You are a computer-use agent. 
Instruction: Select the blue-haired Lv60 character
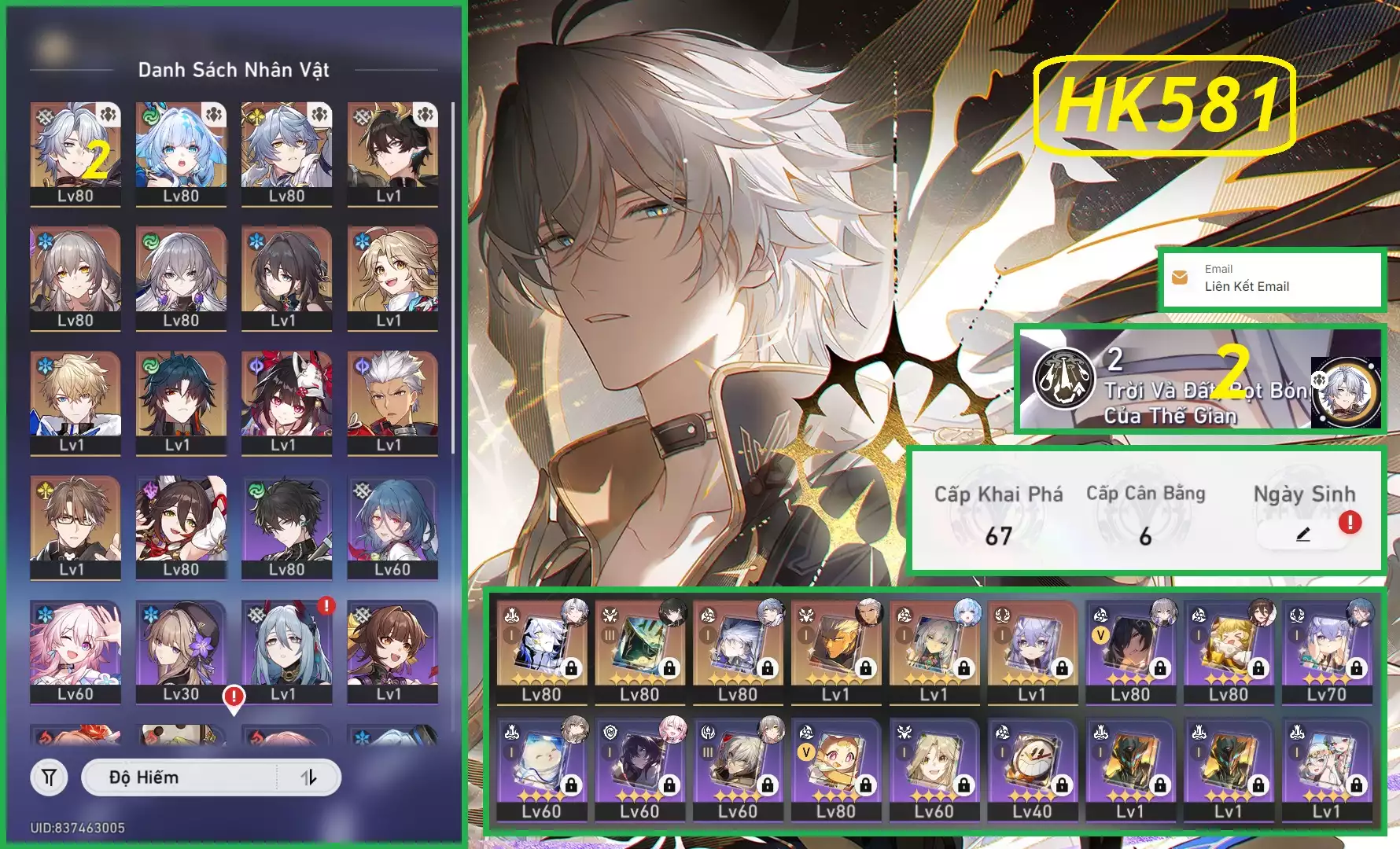[392, 527]
